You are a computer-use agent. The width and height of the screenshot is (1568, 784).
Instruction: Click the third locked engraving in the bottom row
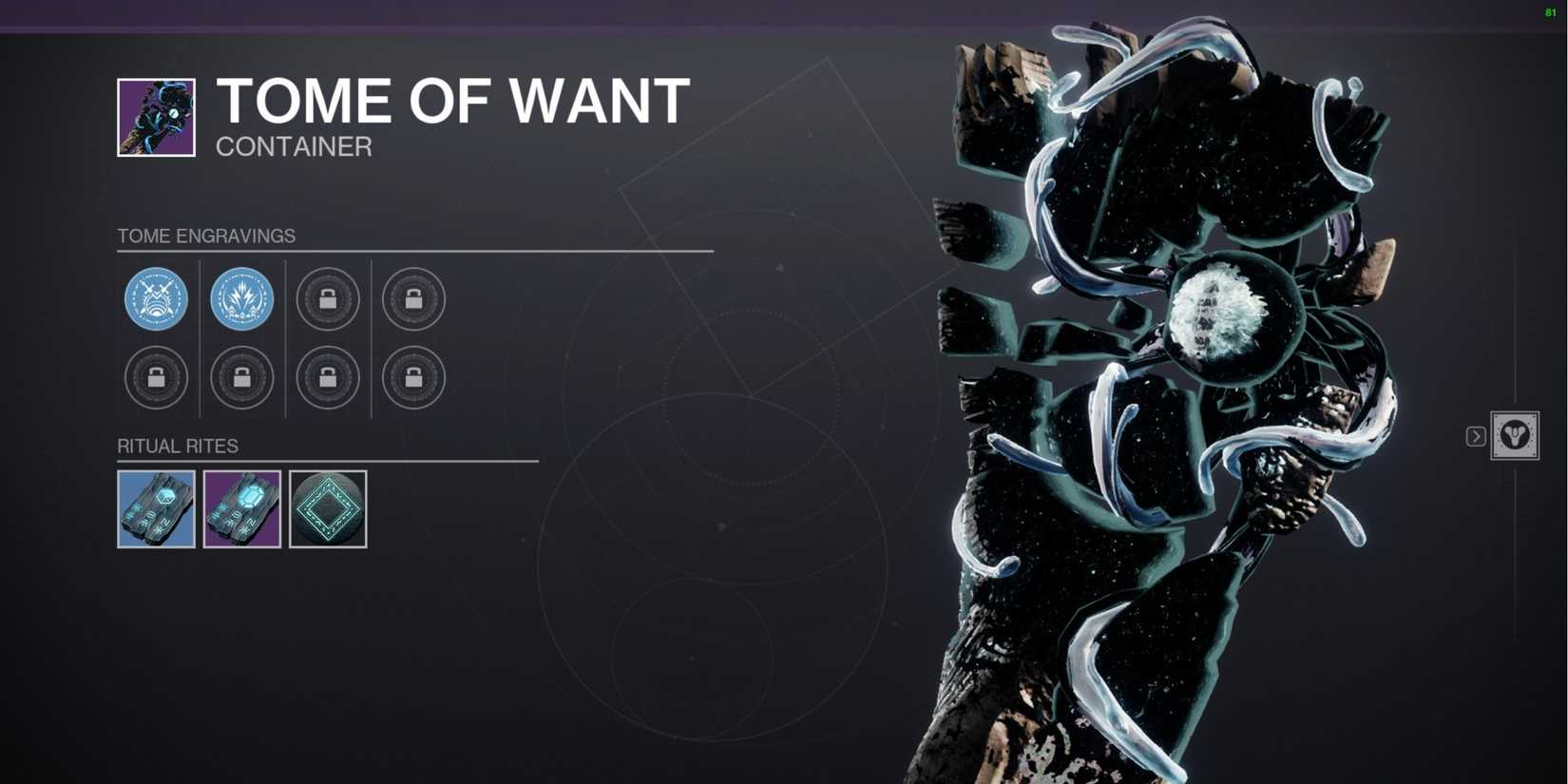point(328,377)
